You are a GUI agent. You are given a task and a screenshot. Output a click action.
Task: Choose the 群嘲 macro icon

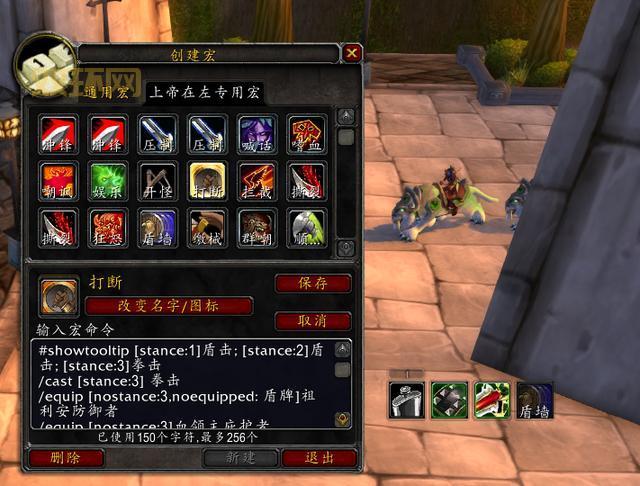click(x=256, y=227)
